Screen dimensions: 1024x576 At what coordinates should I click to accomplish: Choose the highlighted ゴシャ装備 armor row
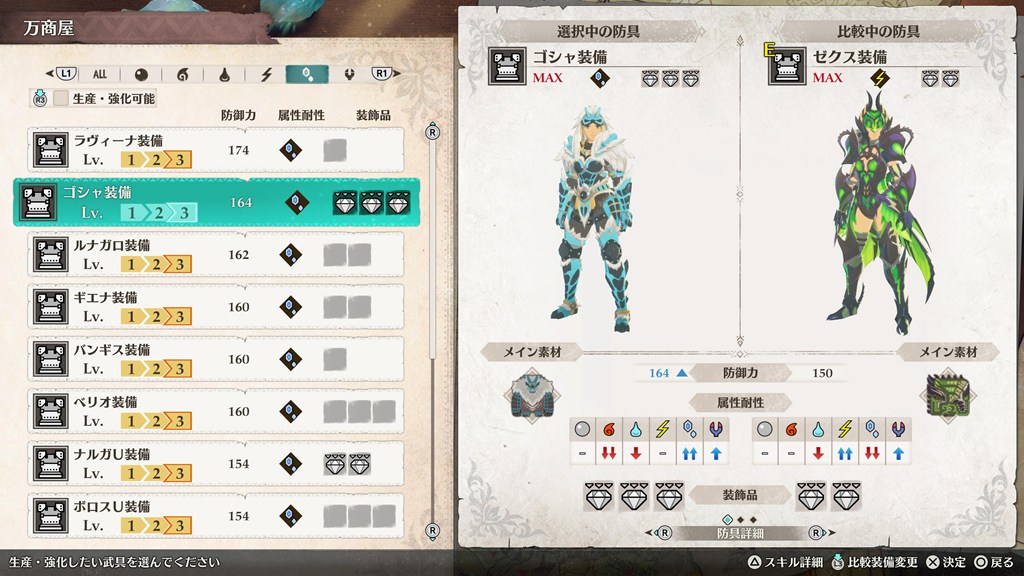216,202
